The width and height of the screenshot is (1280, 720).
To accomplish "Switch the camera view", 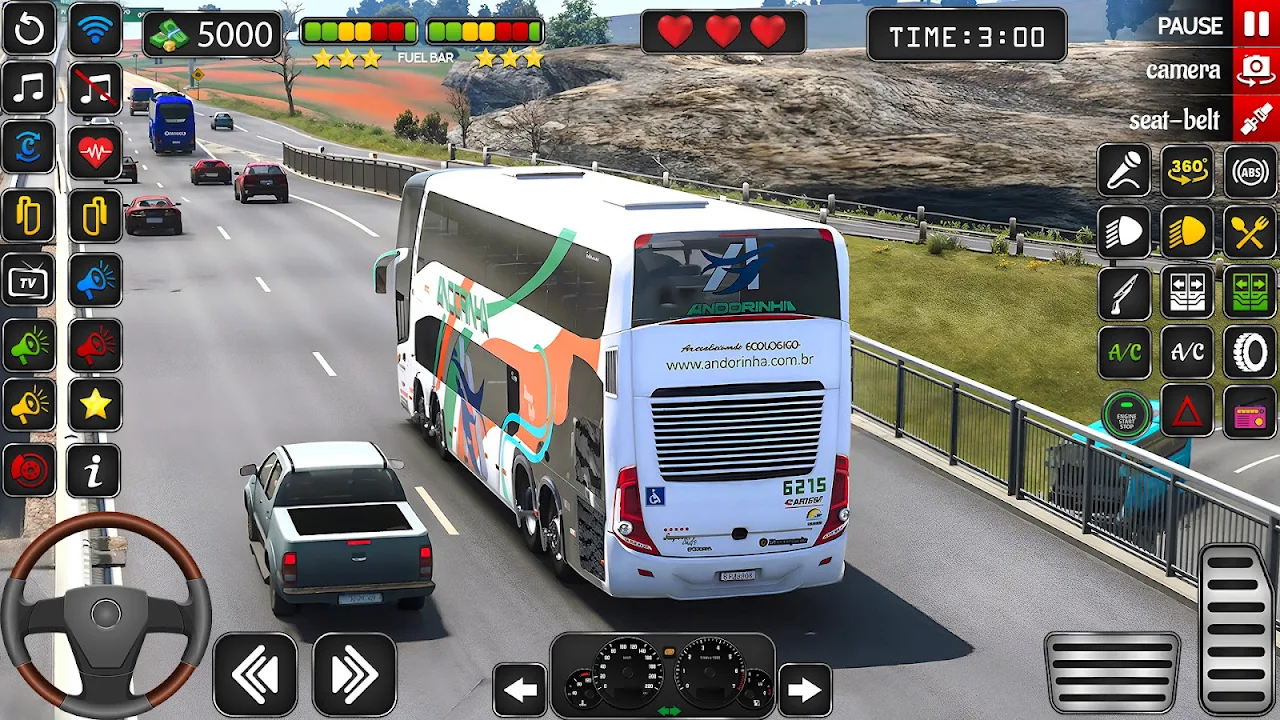I will pyautogui.click(x=1256, y=71).
